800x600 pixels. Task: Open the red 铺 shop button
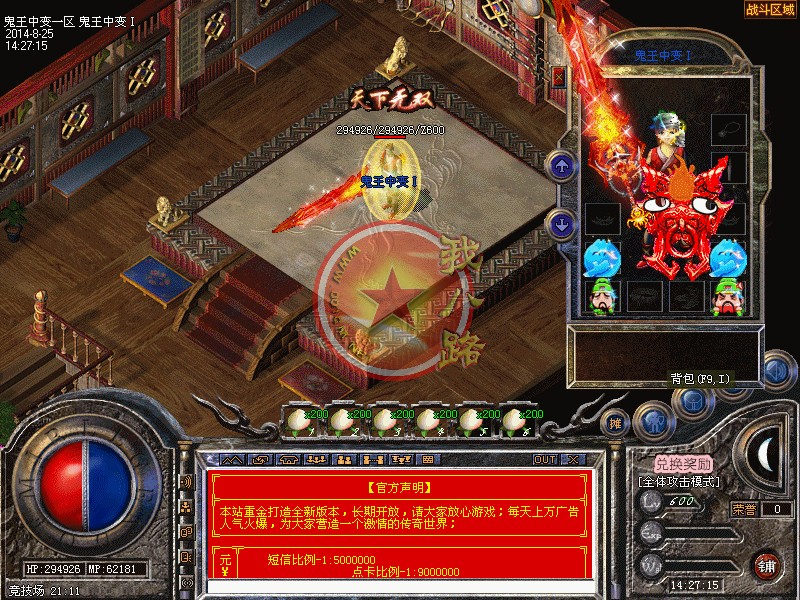766,566
